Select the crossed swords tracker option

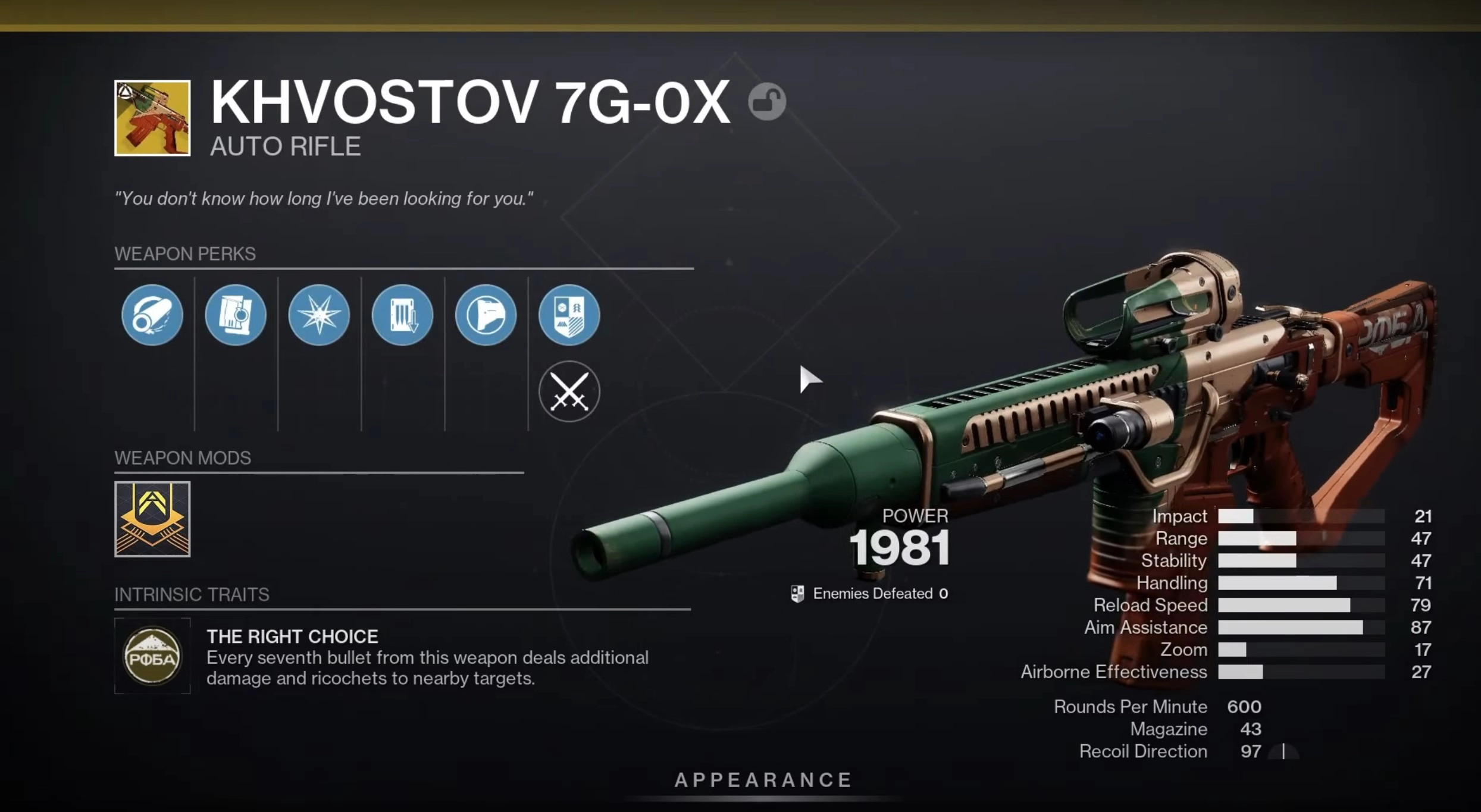coord(569,391)
